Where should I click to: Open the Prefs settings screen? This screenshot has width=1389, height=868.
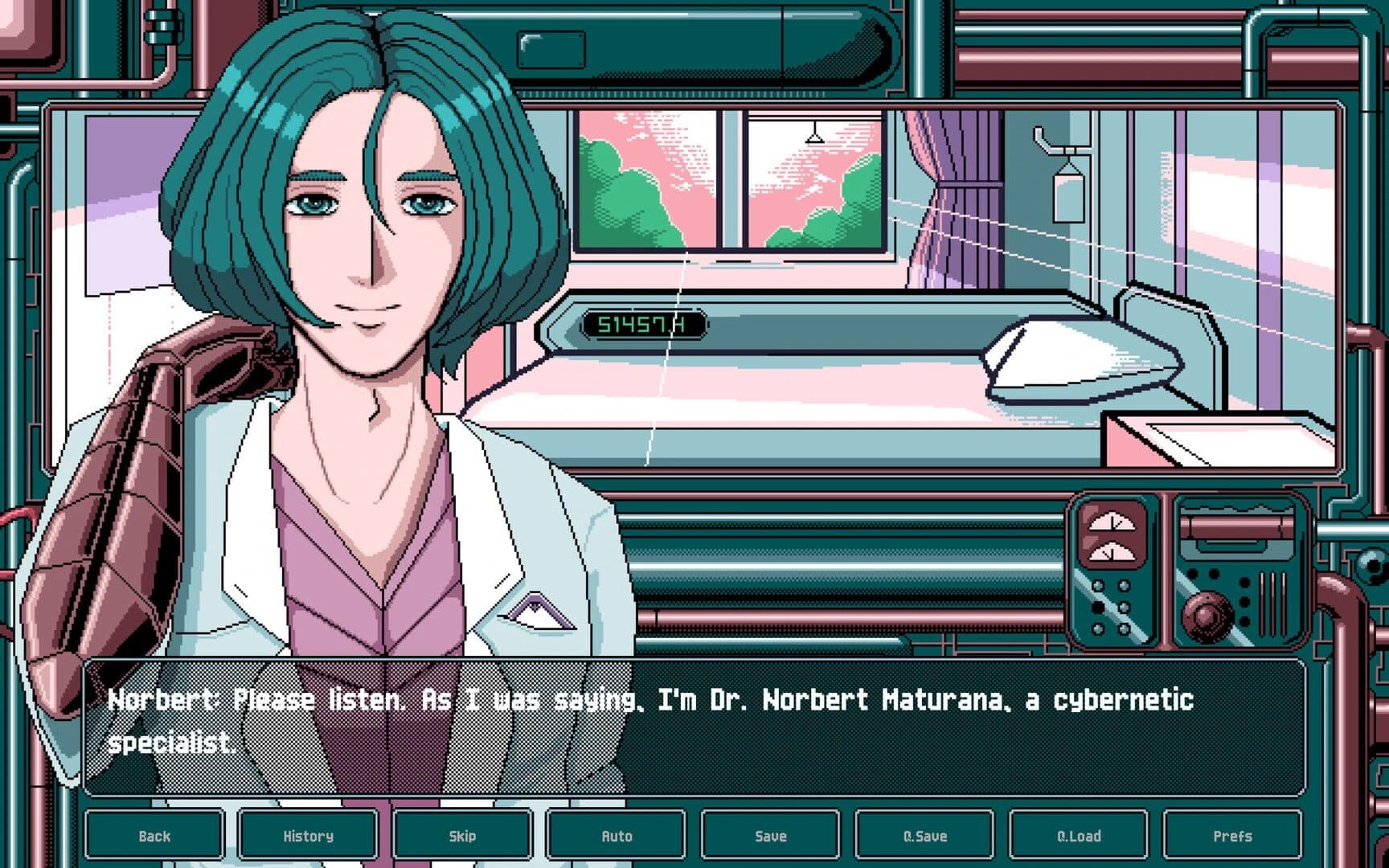(1232, 836)
